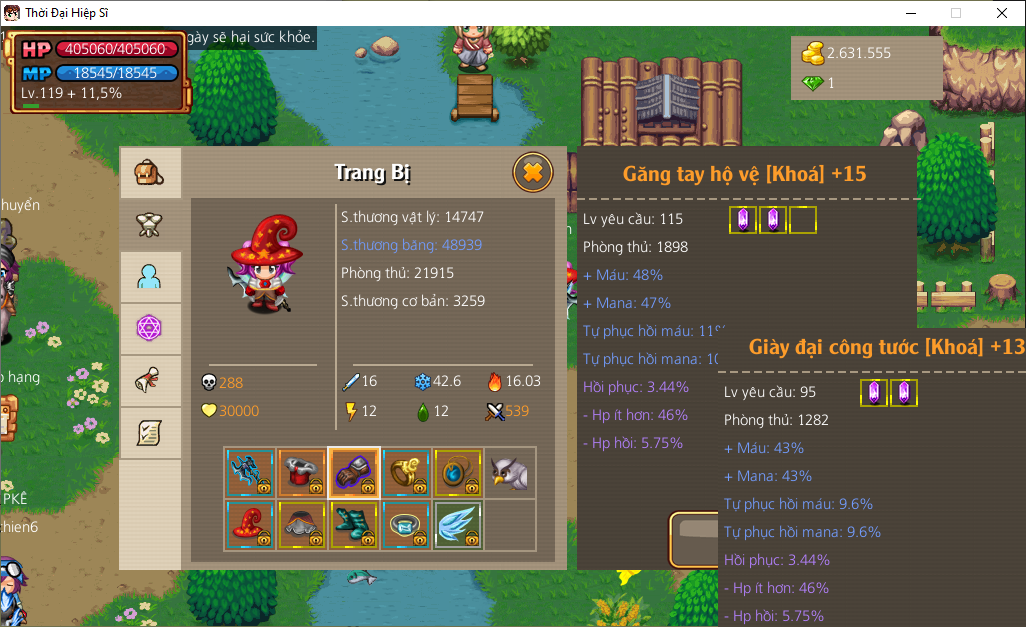This screenshot has width=1026, height=627.
Task: Select the purple hexagram skills tab
Action: pyautogui.click(x=150, y=329)
